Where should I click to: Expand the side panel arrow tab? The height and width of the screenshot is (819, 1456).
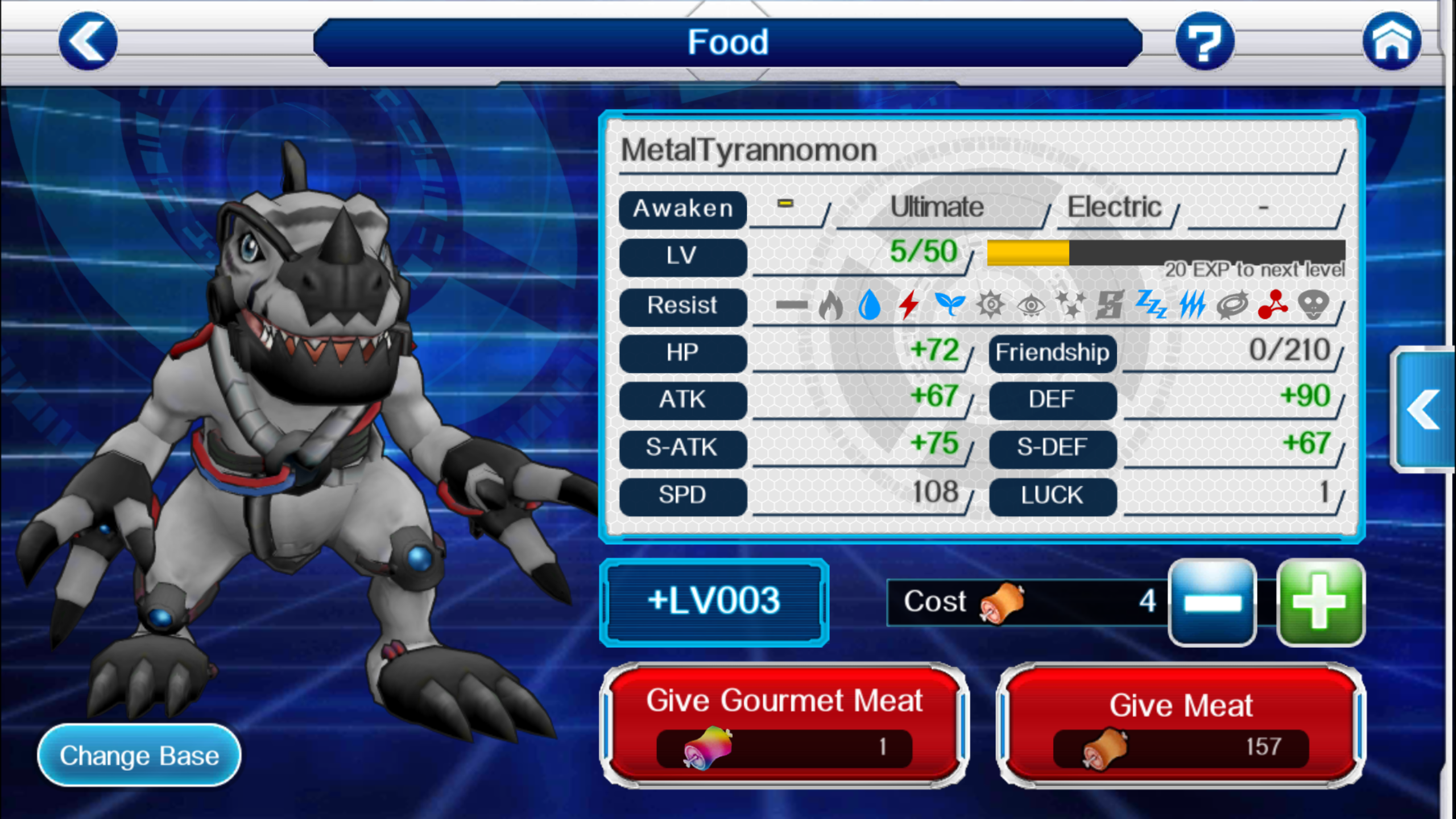click(x=1423, y=409)
